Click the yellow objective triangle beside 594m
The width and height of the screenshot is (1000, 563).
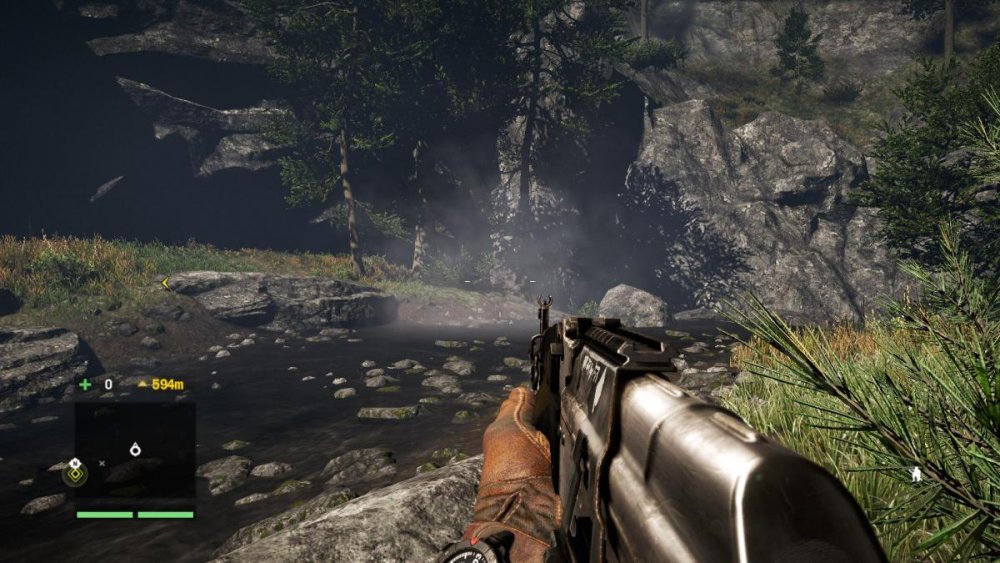[x=142, y=384]
